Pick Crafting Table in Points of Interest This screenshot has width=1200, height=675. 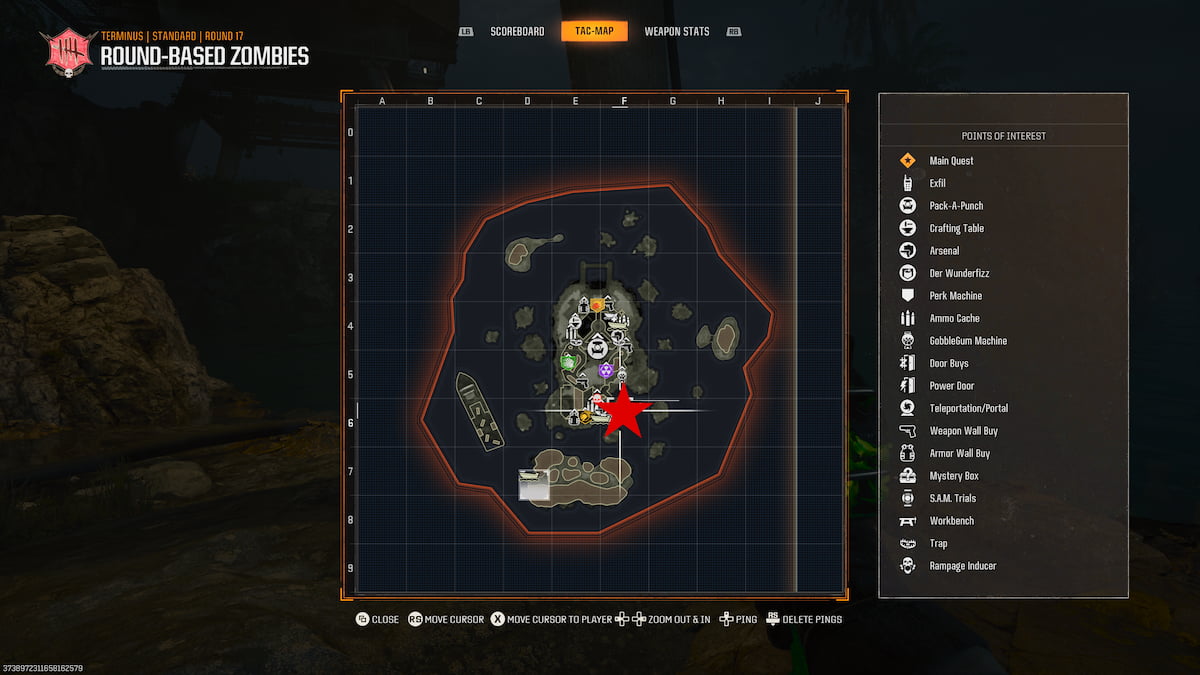(x=956, y=228)
